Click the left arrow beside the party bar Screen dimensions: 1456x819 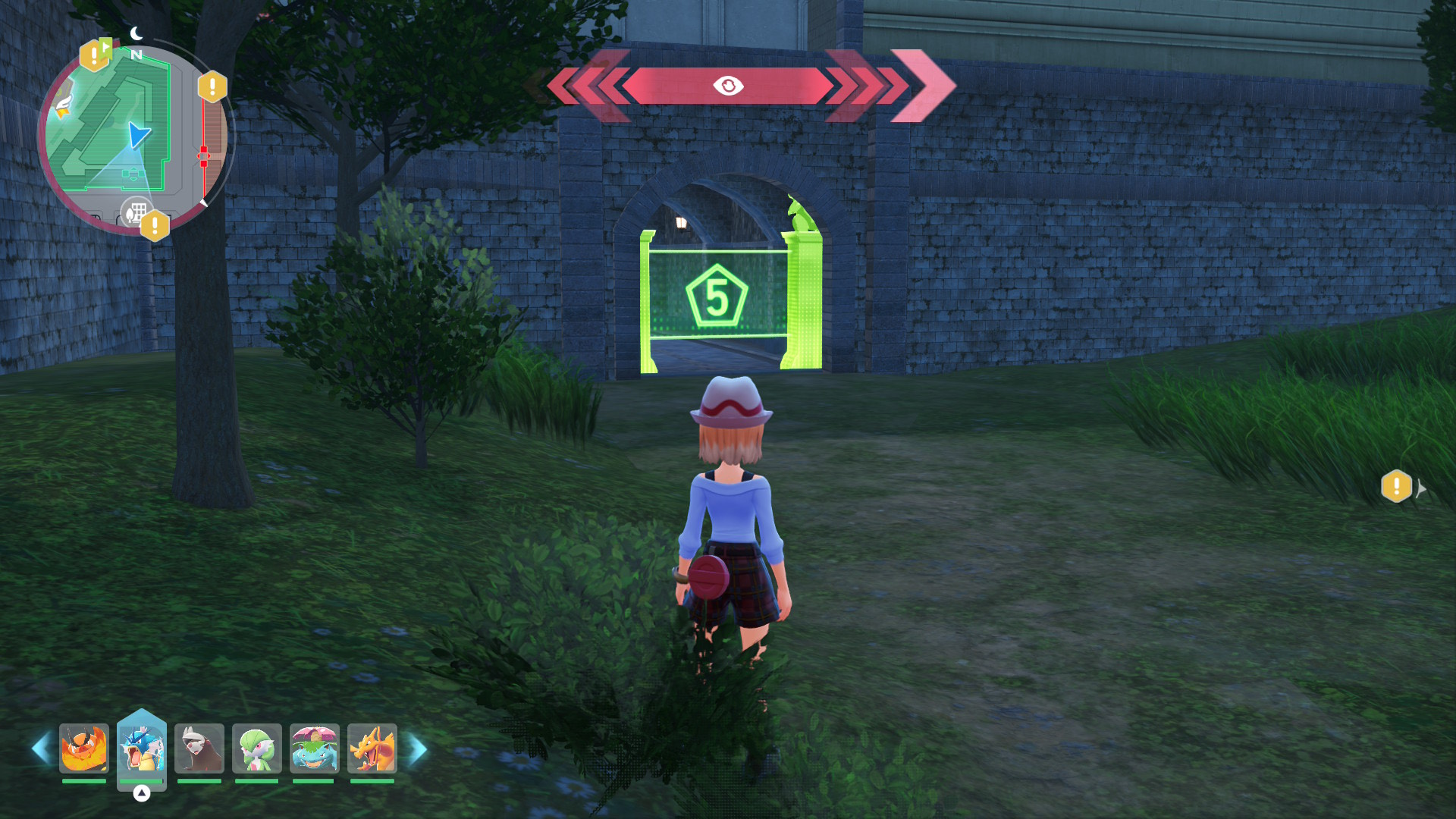click(41, 748)
